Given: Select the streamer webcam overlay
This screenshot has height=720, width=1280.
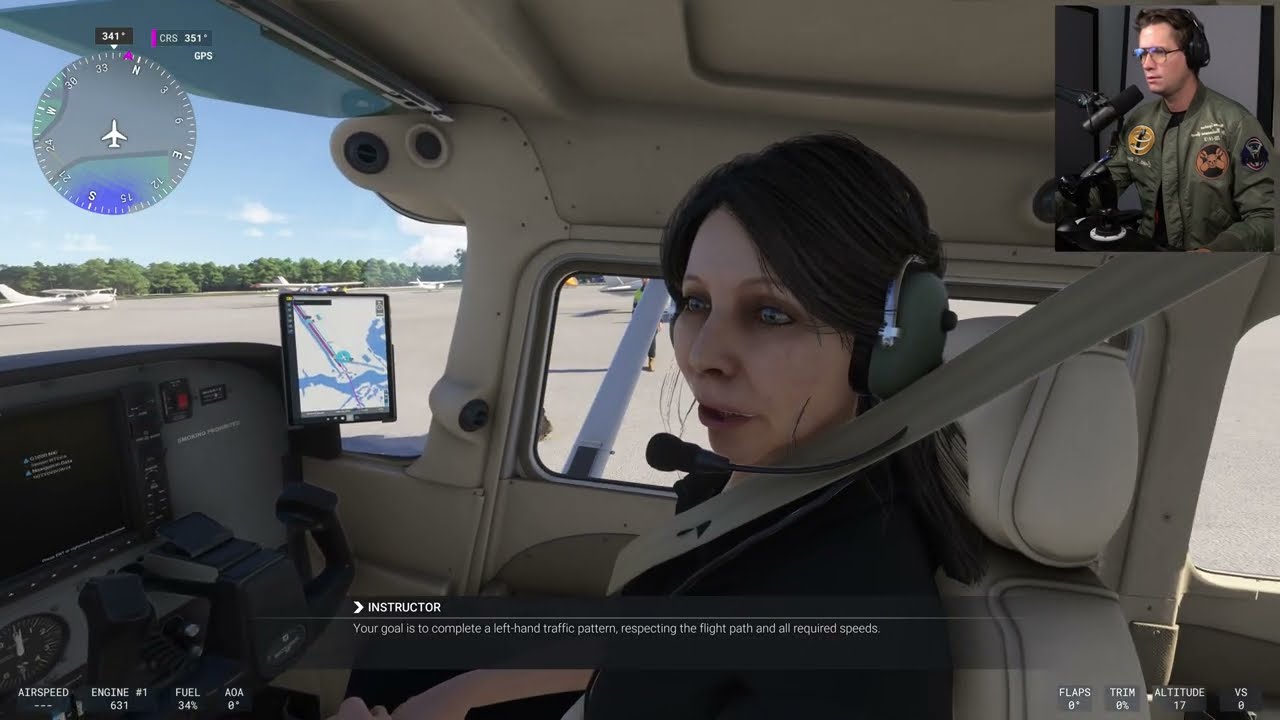Looking at the screenshot, I should pyautogui.click(x=1164, y=128).
